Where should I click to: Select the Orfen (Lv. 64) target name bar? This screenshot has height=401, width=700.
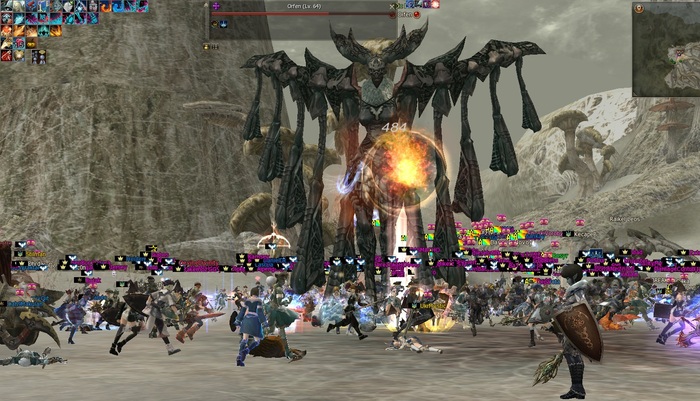click(x=305, y=5)
